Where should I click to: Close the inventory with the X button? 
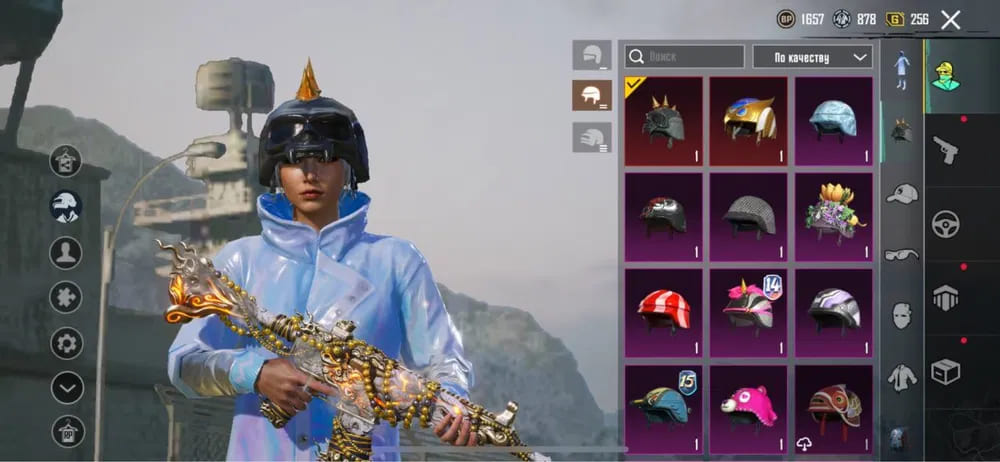click(950, 19)
